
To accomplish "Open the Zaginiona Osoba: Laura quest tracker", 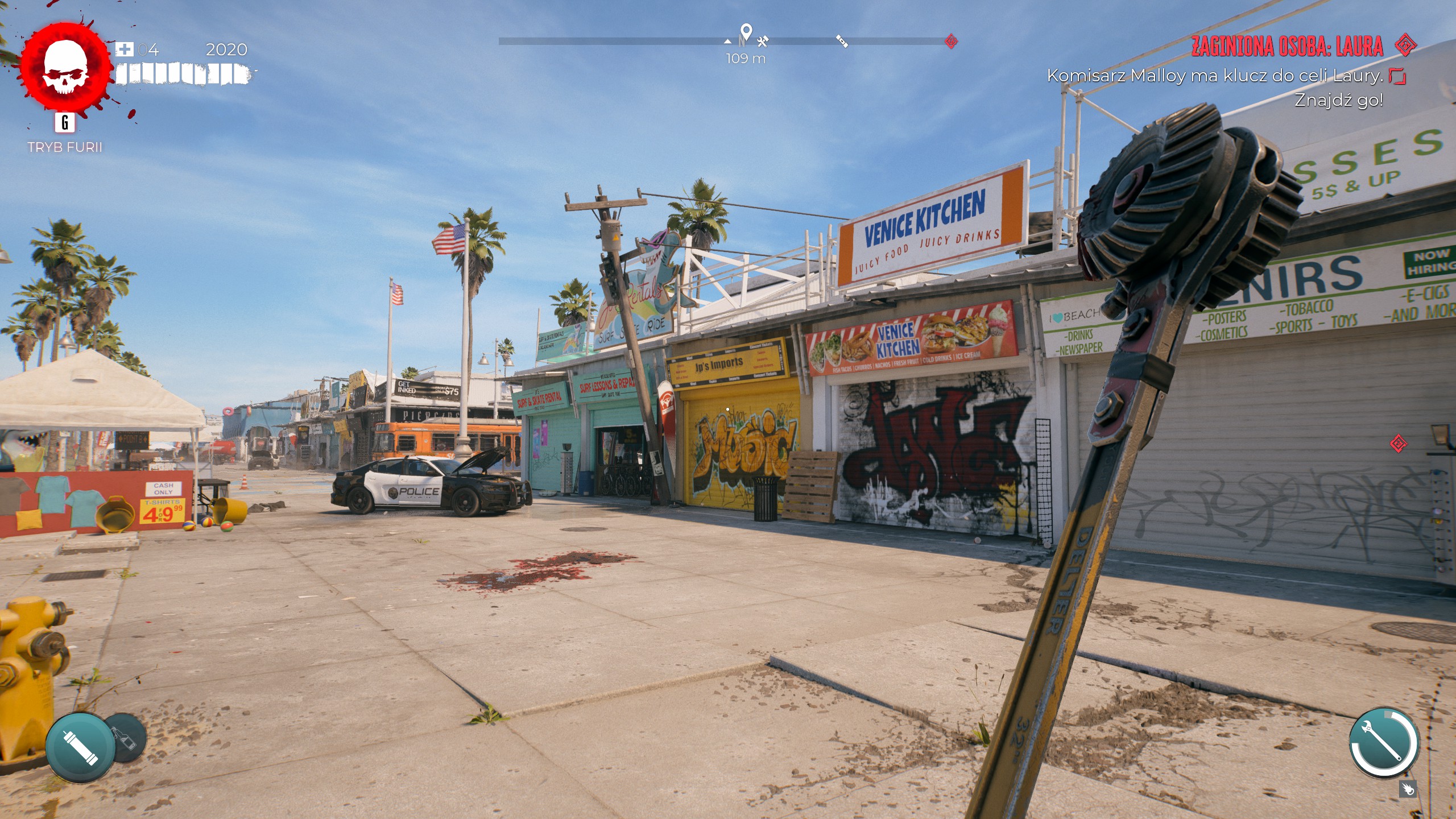I will (x=1287, y=47).
